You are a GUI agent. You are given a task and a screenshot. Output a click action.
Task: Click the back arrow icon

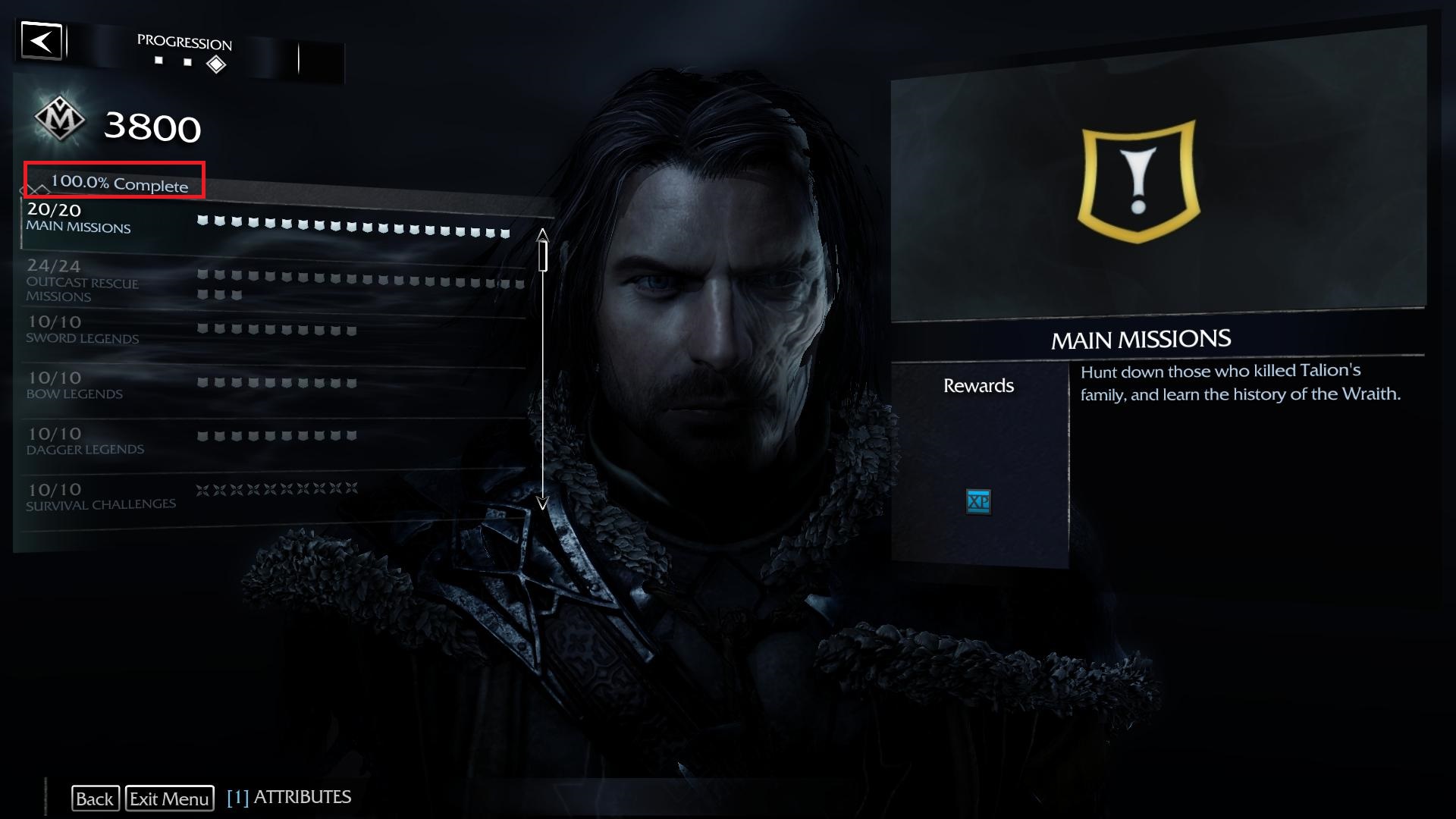coord(42,41)
